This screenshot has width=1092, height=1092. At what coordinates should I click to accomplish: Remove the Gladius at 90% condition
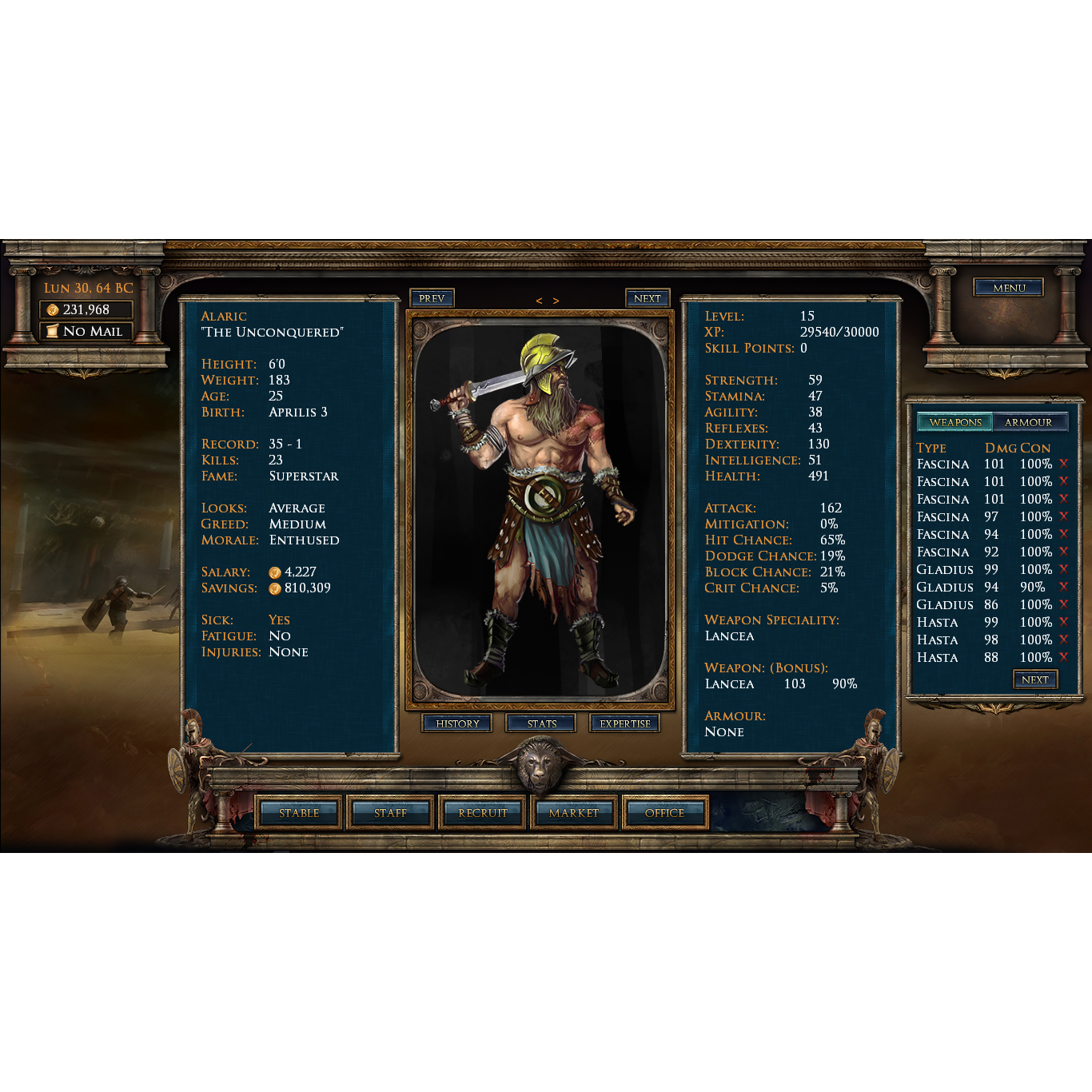pos(1063,587)
